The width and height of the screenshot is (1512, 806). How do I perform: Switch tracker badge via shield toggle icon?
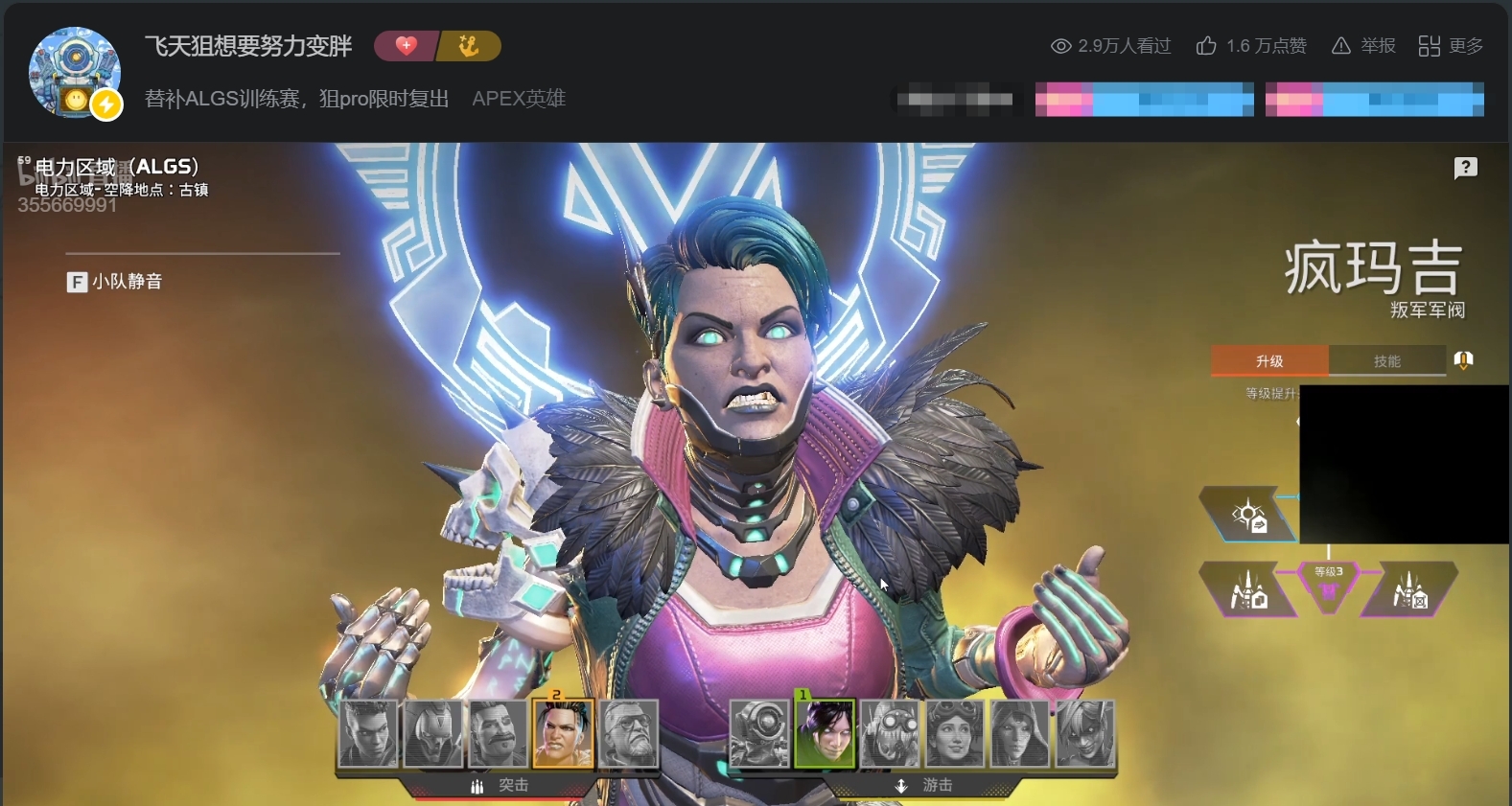pyautogui.click(x=1463, y=360)
